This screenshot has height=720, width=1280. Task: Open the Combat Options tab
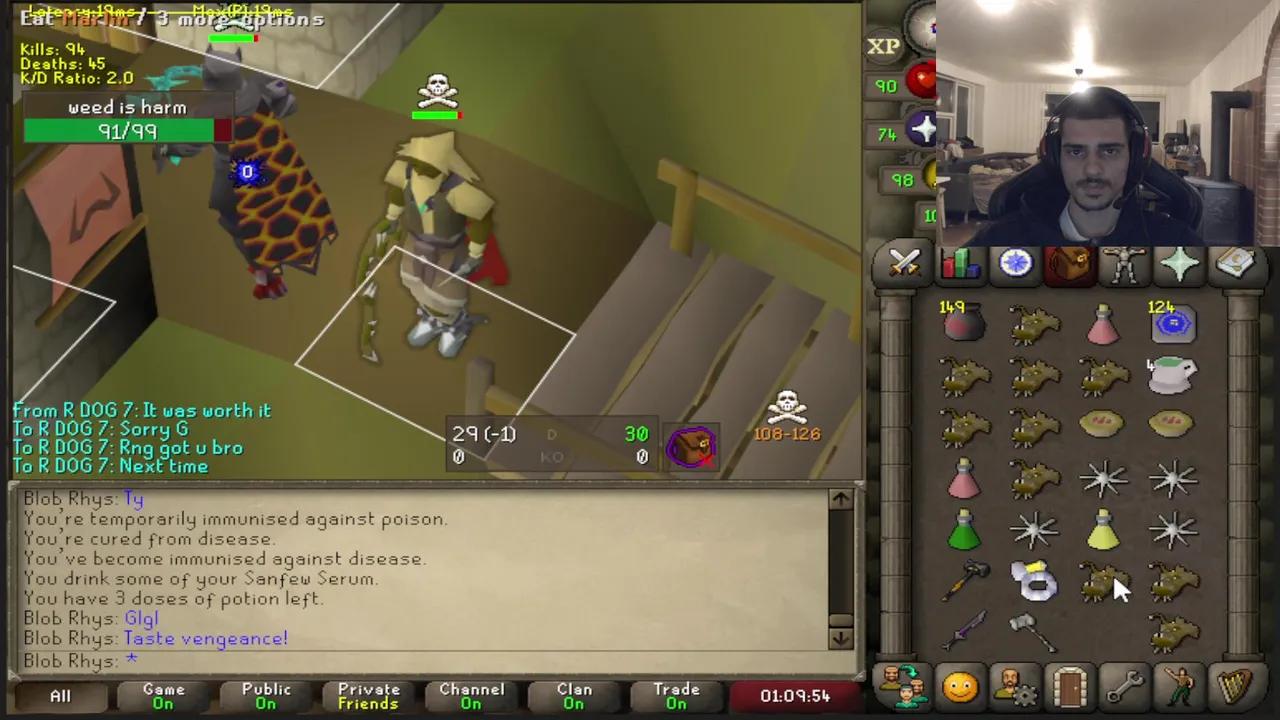click(x=904, y=262)
